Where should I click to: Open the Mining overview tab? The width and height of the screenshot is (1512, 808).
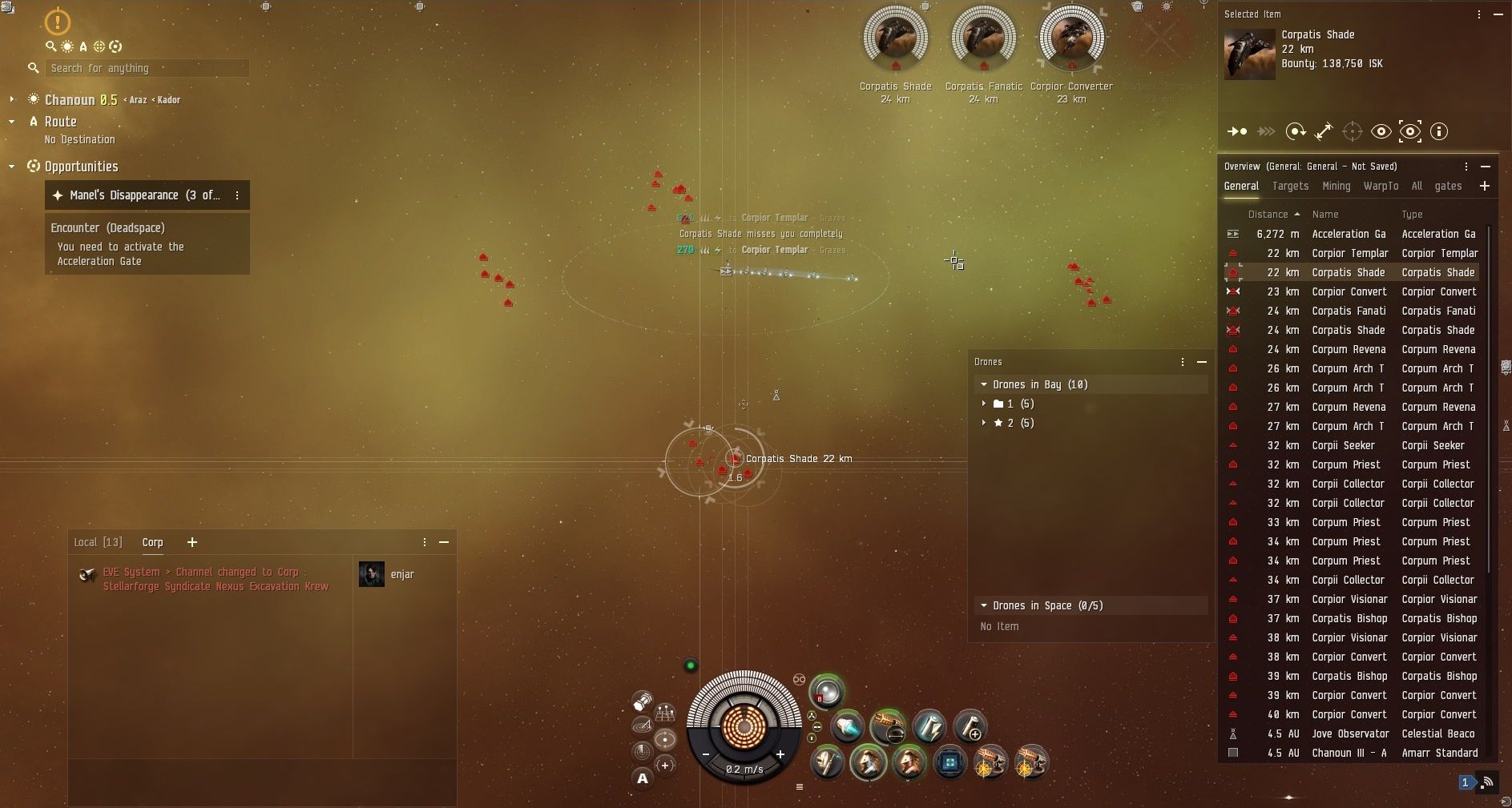(1336, 186)
